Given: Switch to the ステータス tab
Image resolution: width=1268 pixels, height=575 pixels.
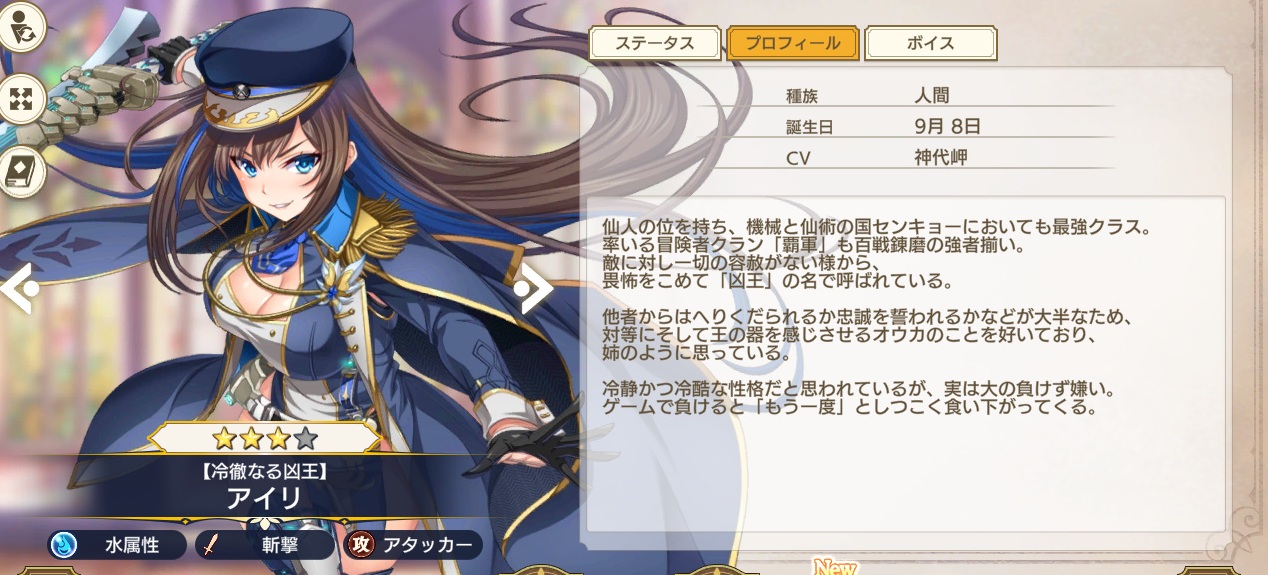Looking at the screenshot, I should (x=655, y=43).
